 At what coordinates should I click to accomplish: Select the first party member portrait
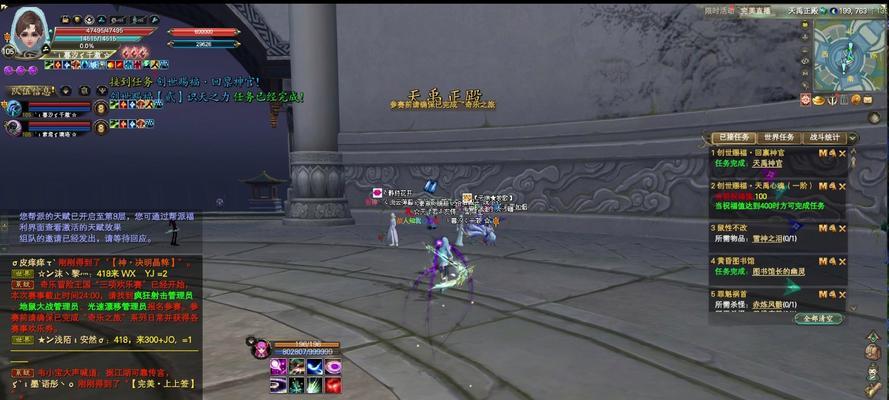[x=15, y=106]
